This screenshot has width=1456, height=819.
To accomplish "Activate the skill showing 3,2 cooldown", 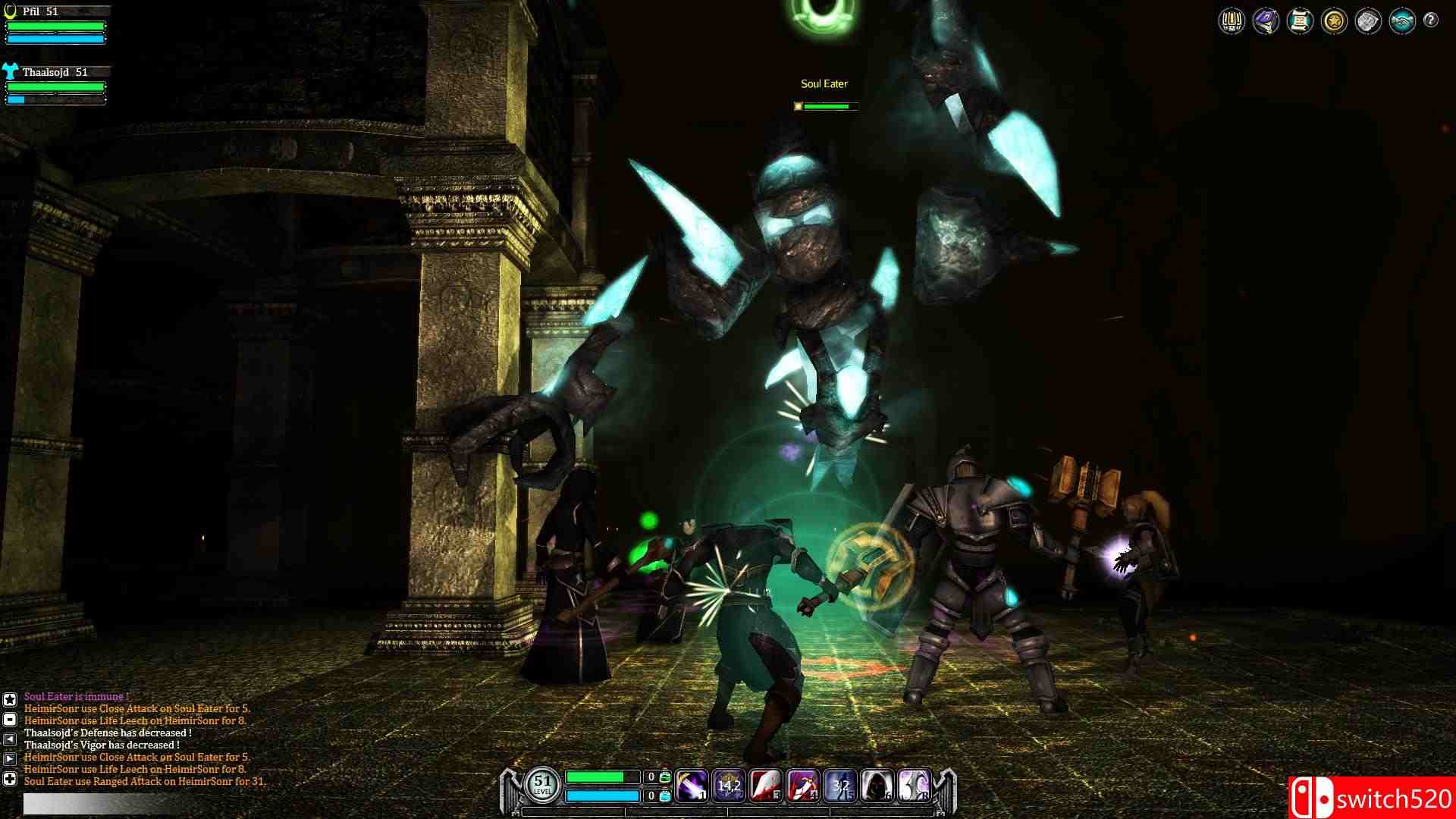I will coord(839,786).
